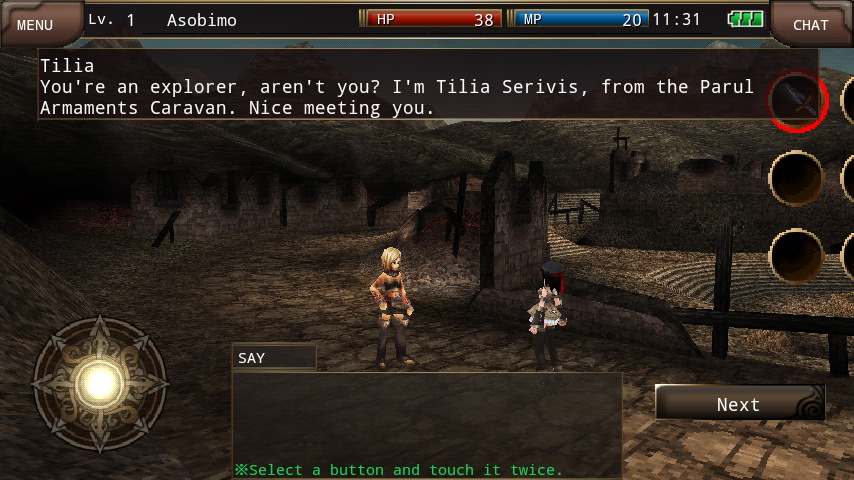Advance dialogue with the Next button
Image resolution: width=854 pixels, height=480 pixels.
739,404
